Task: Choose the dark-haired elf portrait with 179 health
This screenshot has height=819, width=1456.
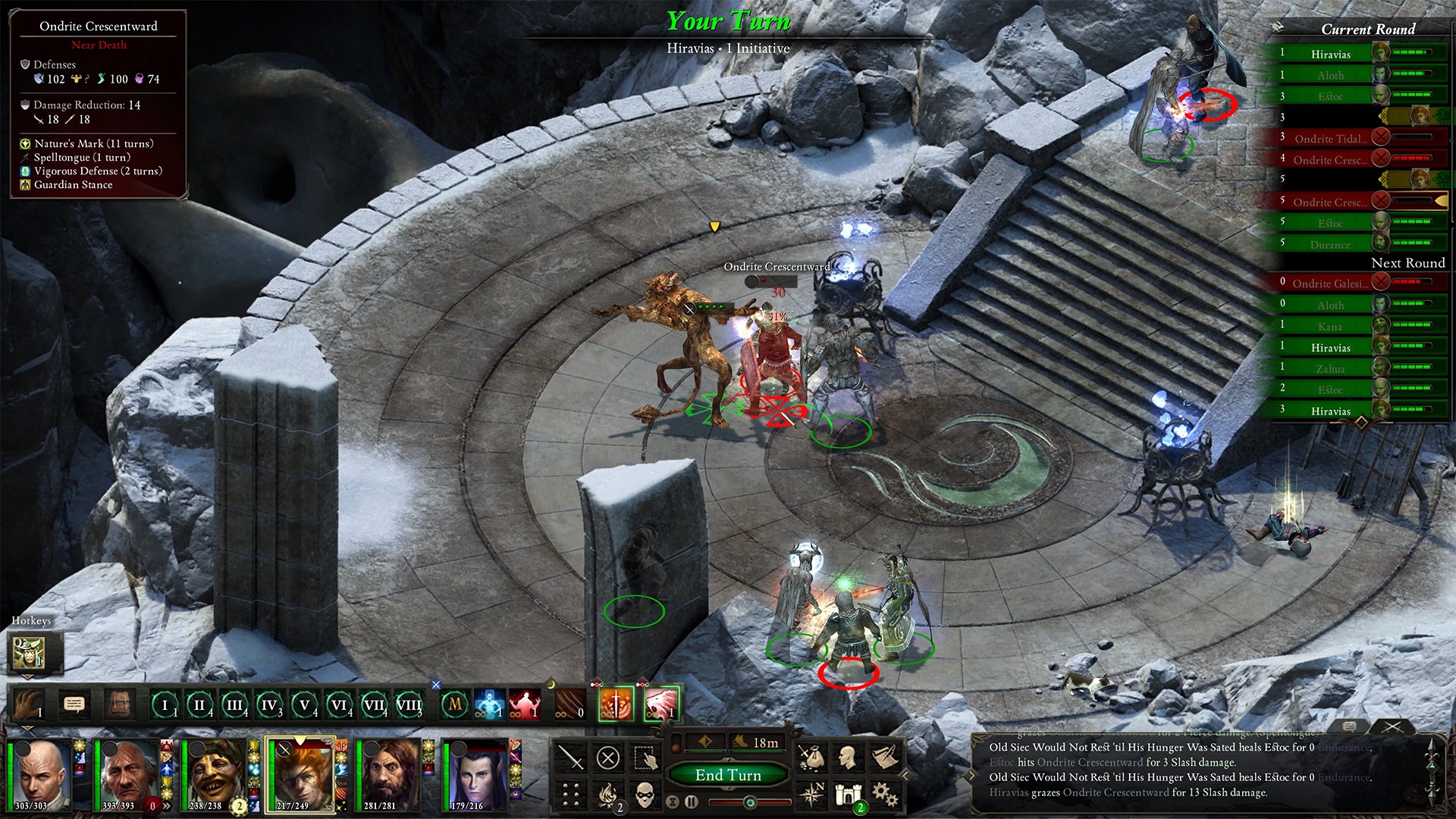Action: (476, 775)
